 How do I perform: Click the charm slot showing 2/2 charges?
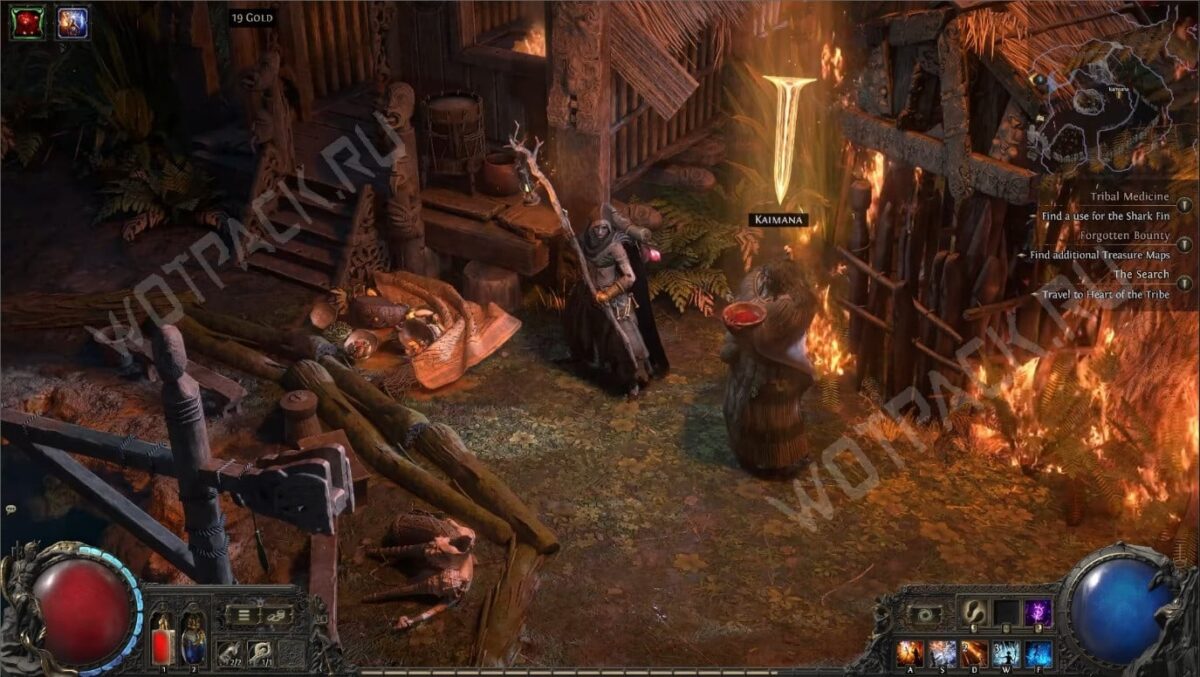tap(229, 651)
